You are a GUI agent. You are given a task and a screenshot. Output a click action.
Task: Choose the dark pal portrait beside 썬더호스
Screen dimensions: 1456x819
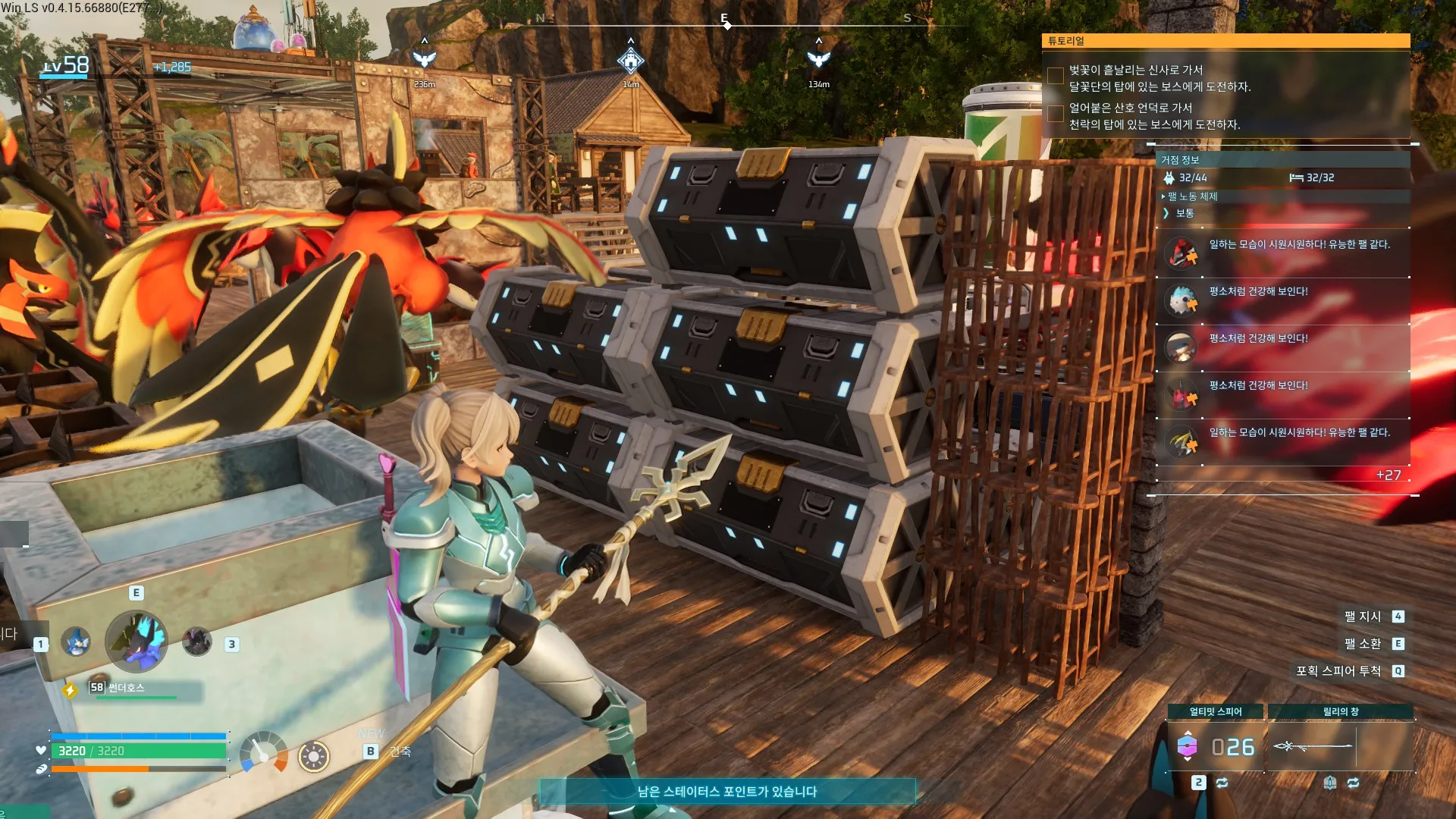coord(197,642)
